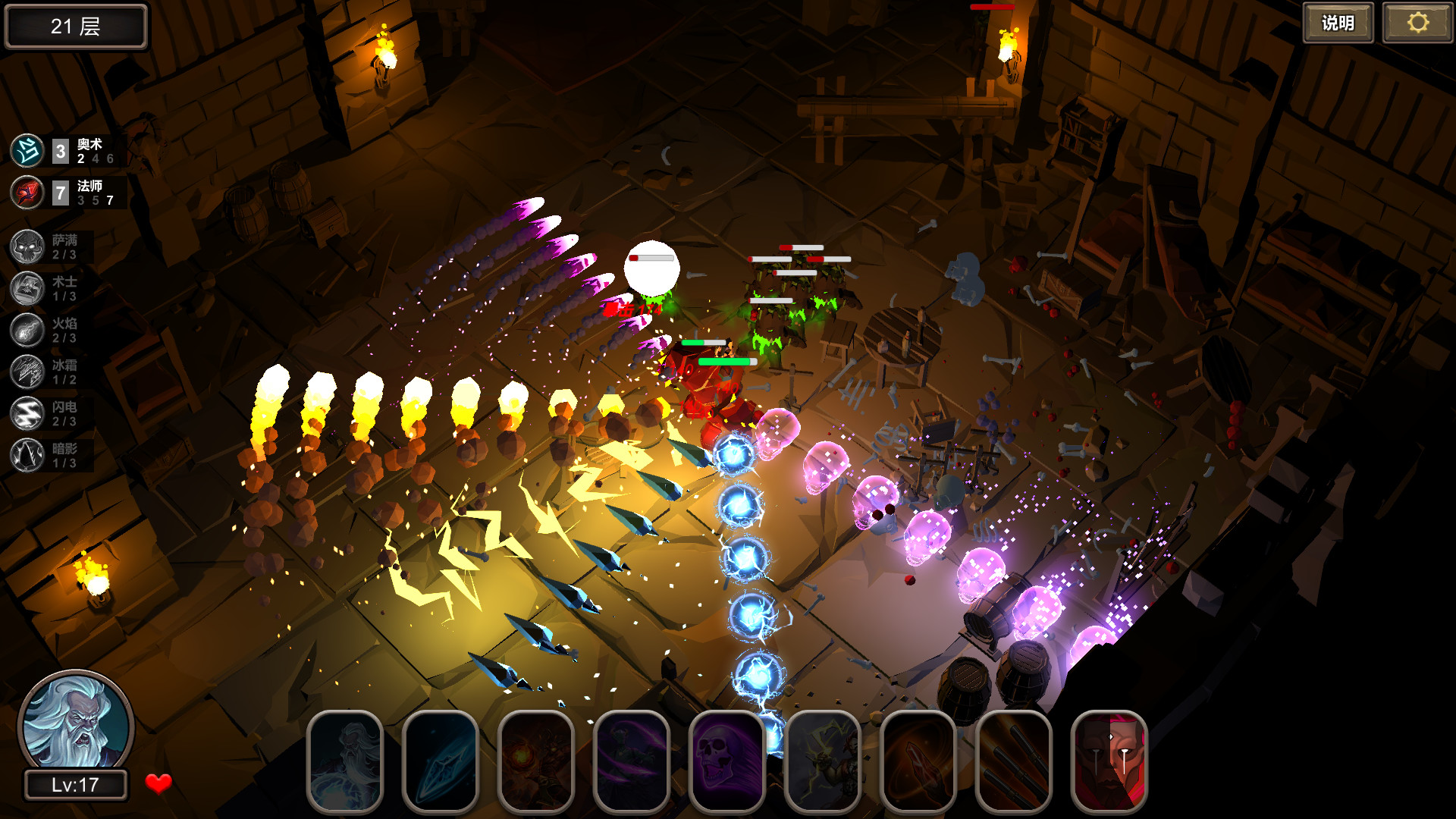Click the 21层 floor indicator
Image resolution: width=1456 pixels, height=819 pixels.
tap(75, 26)
